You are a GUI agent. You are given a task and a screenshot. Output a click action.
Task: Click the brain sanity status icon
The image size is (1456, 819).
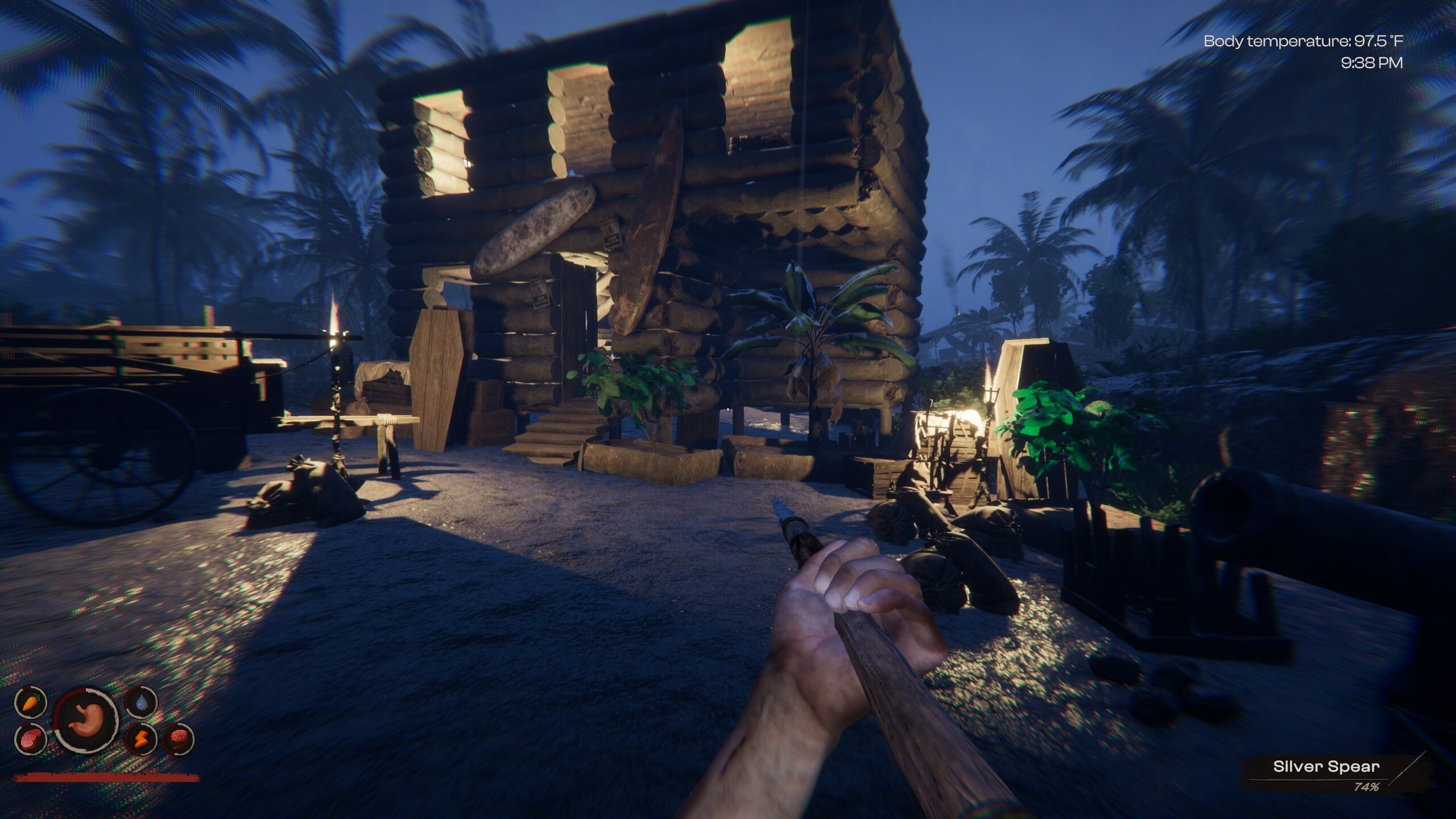pos(179,739)
